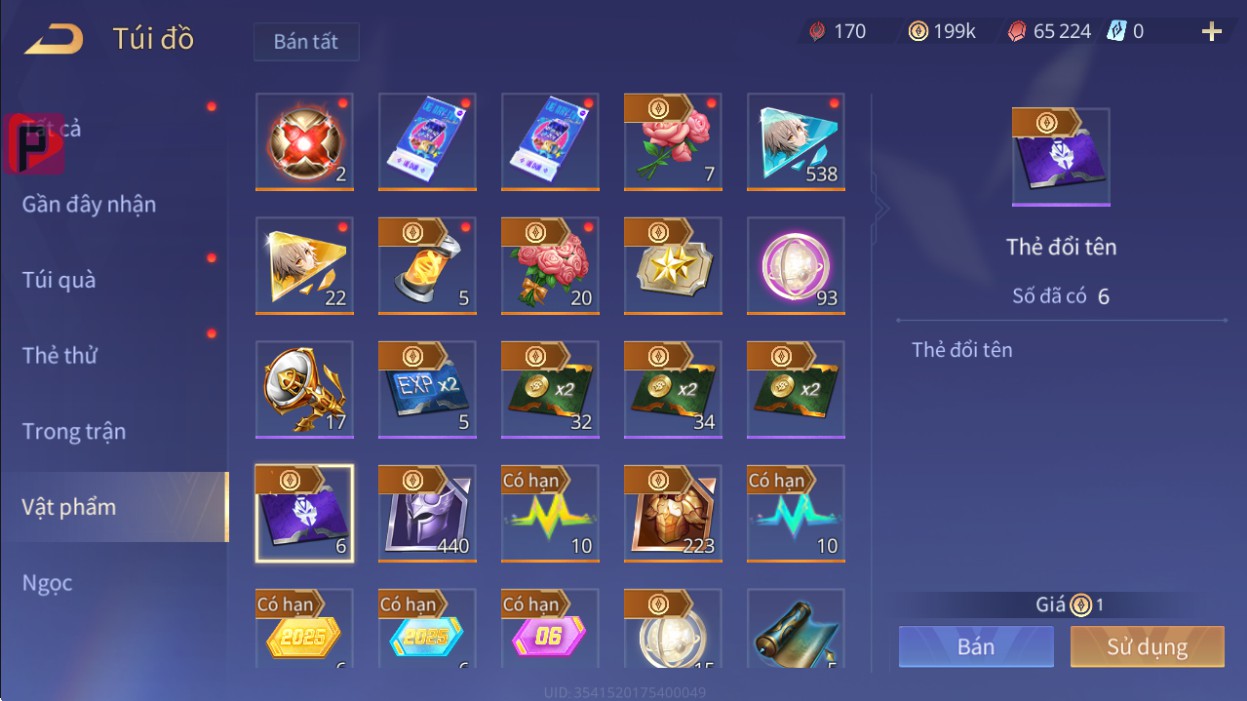Pick the rolled scroll map item
This screenshot has width=1247, height=701.
click(x=796, y=630)
